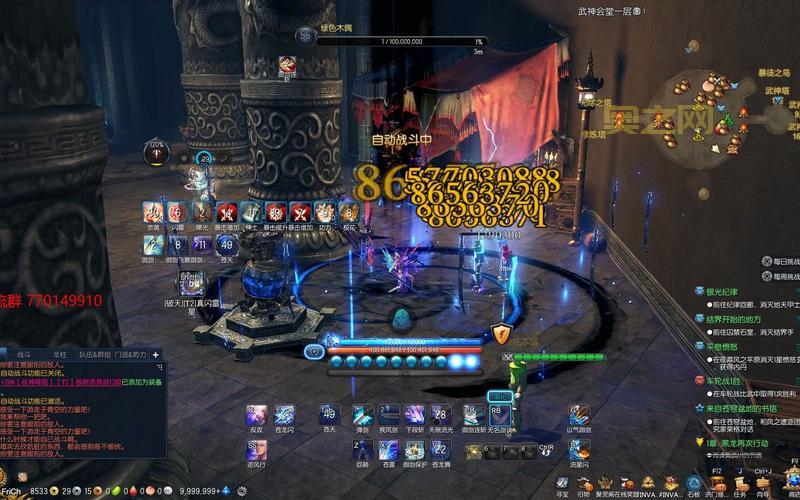Use the 流星闪 skill icon
Screen dimensions: 800x500
pos(578,451)
